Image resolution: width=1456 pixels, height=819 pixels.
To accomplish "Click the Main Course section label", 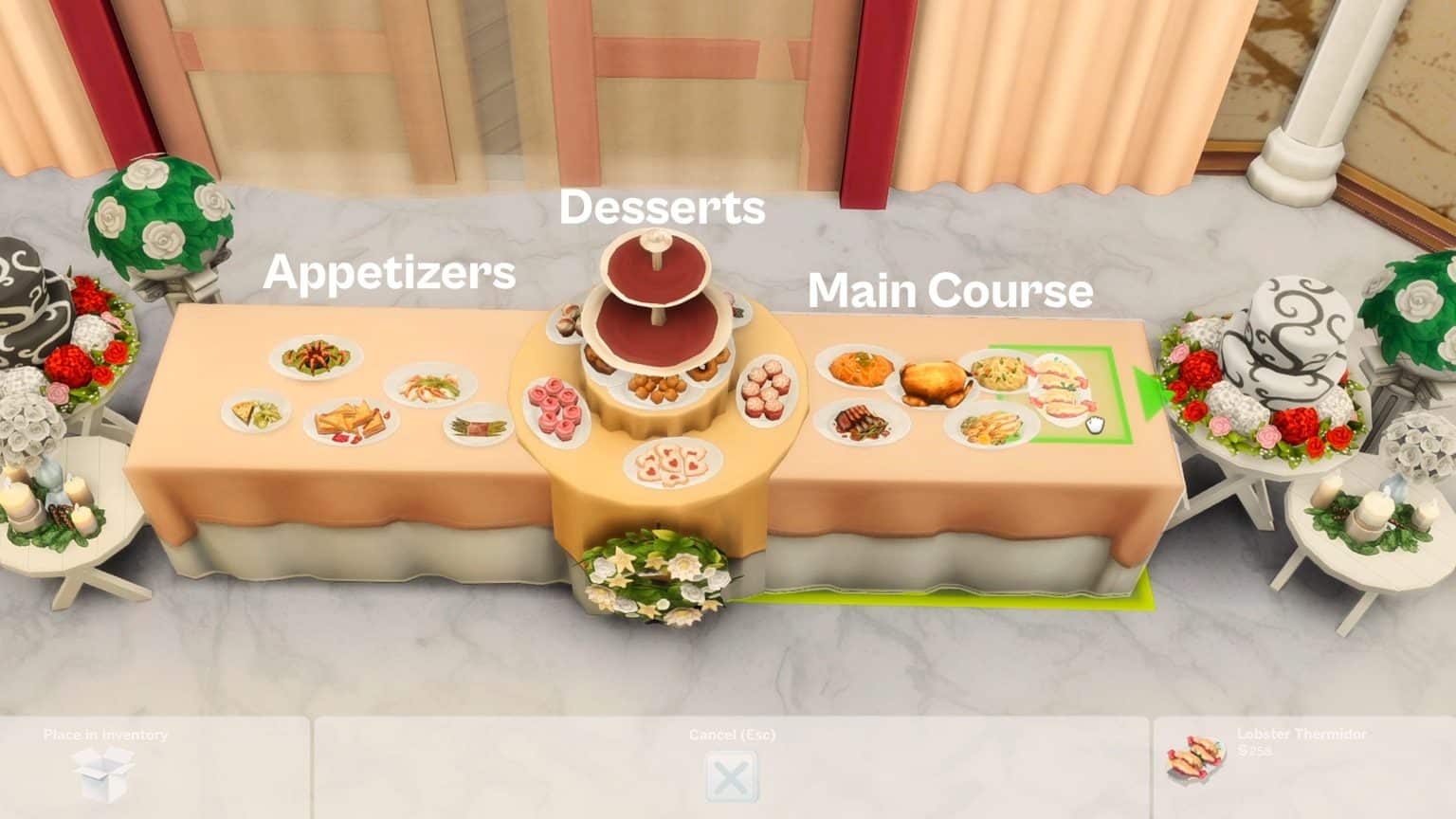I will tap(953, 291).
